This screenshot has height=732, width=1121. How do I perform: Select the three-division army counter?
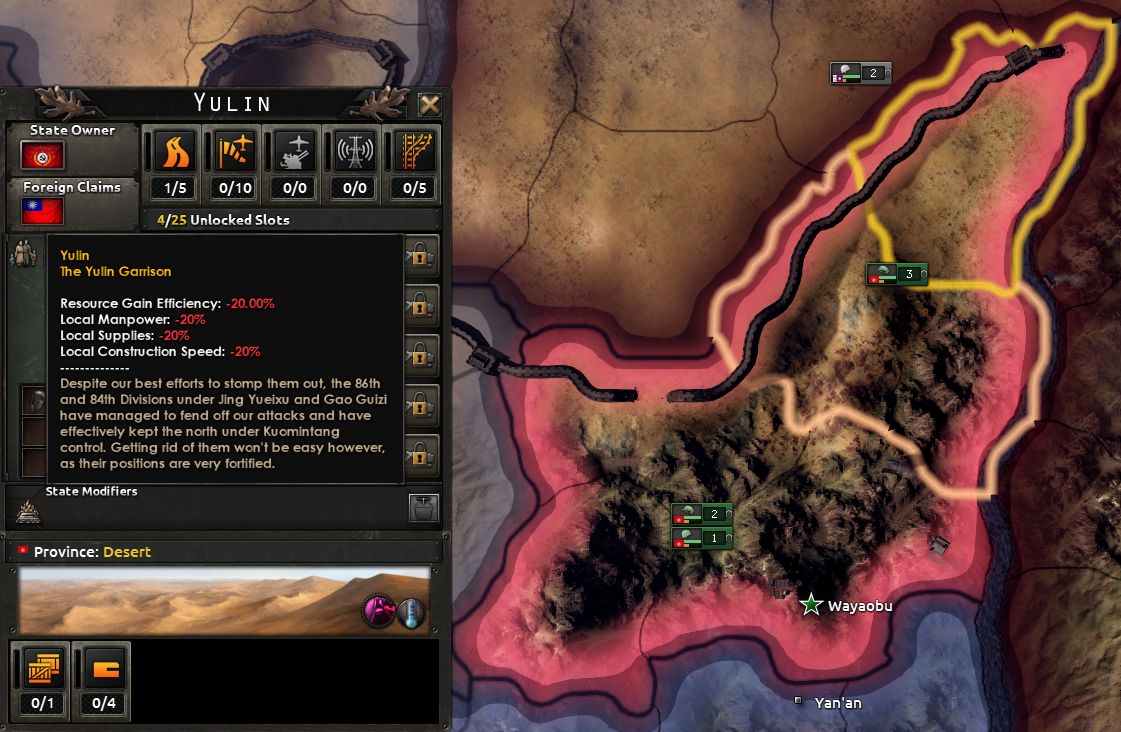897,274
